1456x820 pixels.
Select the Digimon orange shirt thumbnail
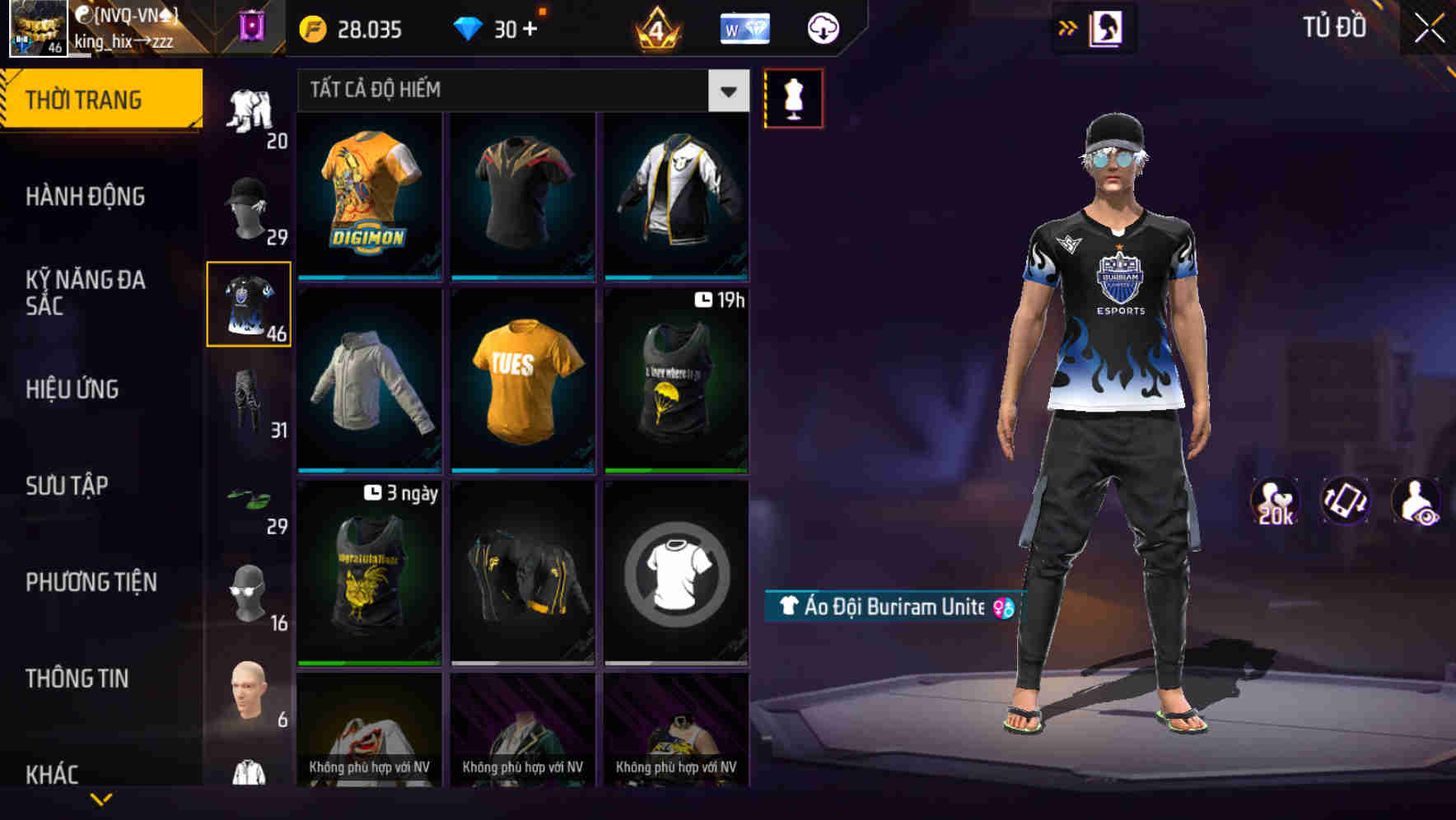(x=368, y=198)
